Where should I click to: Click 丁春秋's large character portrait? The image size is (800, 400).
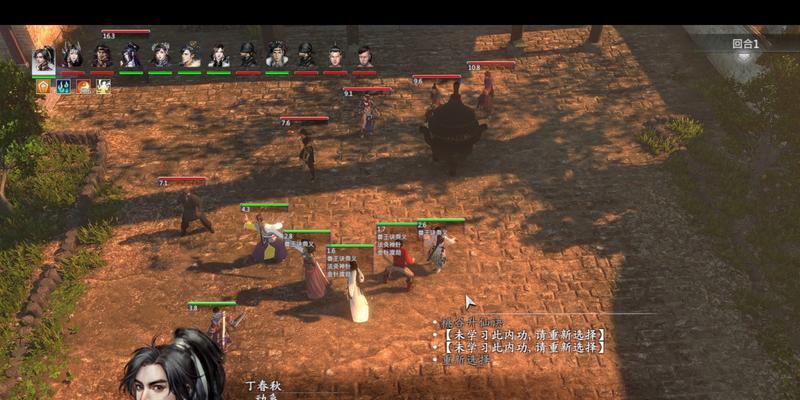(x=175, y=370)
